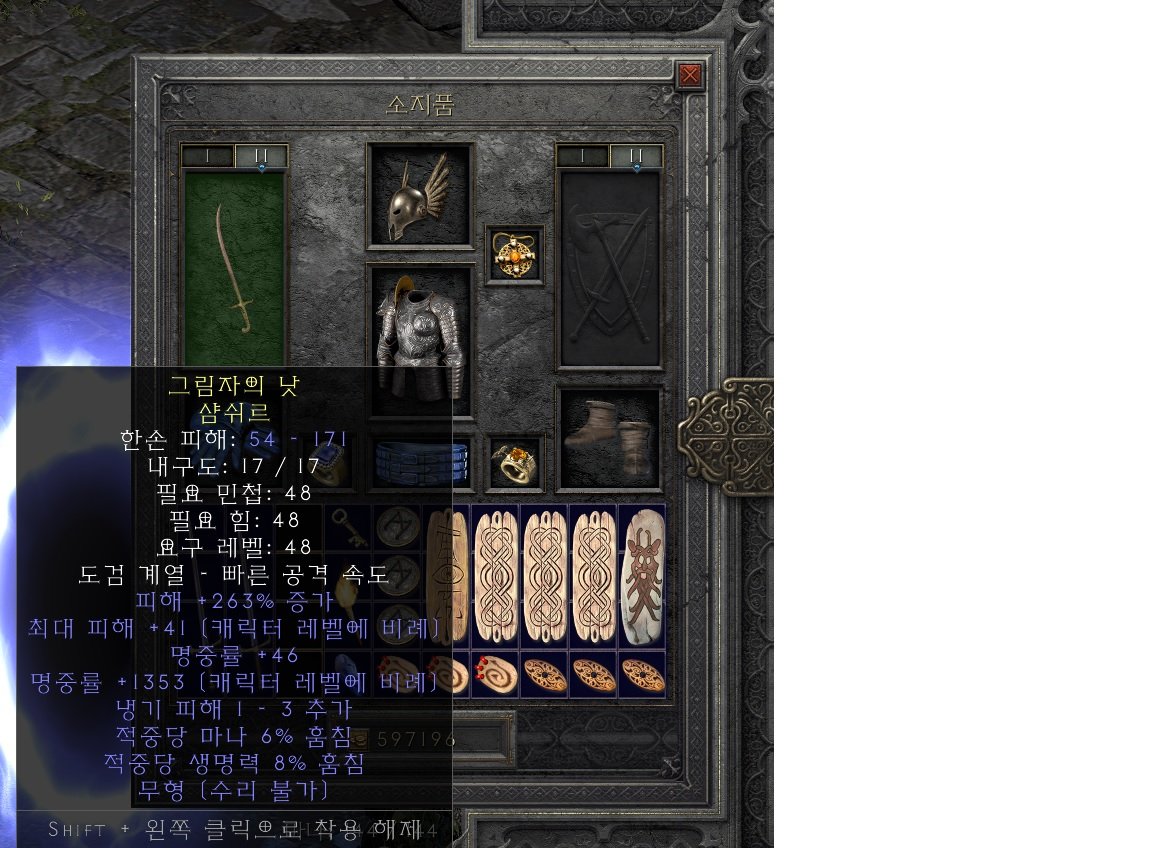Pick up the gold amulet
The width and height of the screenshot is (1152, 848).
point(515,255)
